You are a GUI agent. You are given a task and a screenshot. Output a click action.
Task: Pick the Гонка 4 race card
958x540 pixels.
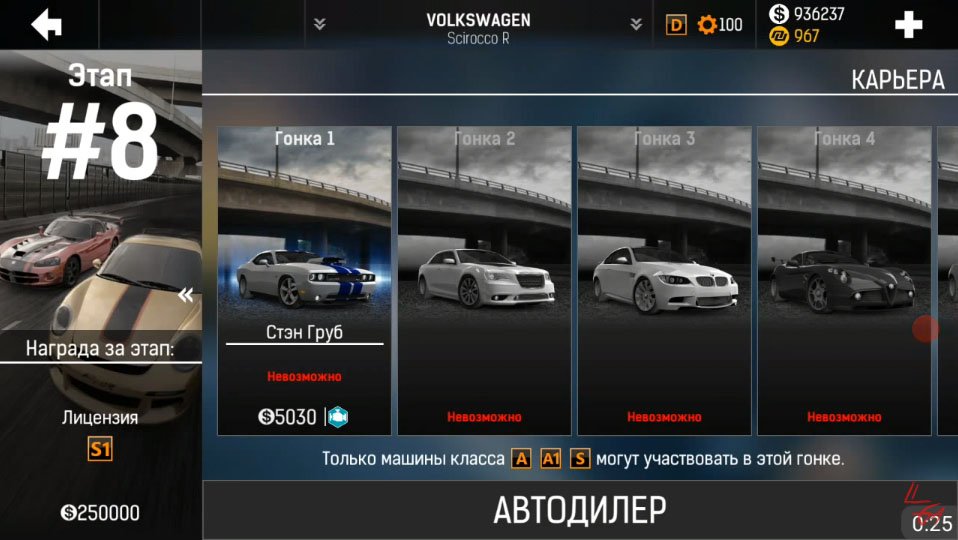(844, 280)
